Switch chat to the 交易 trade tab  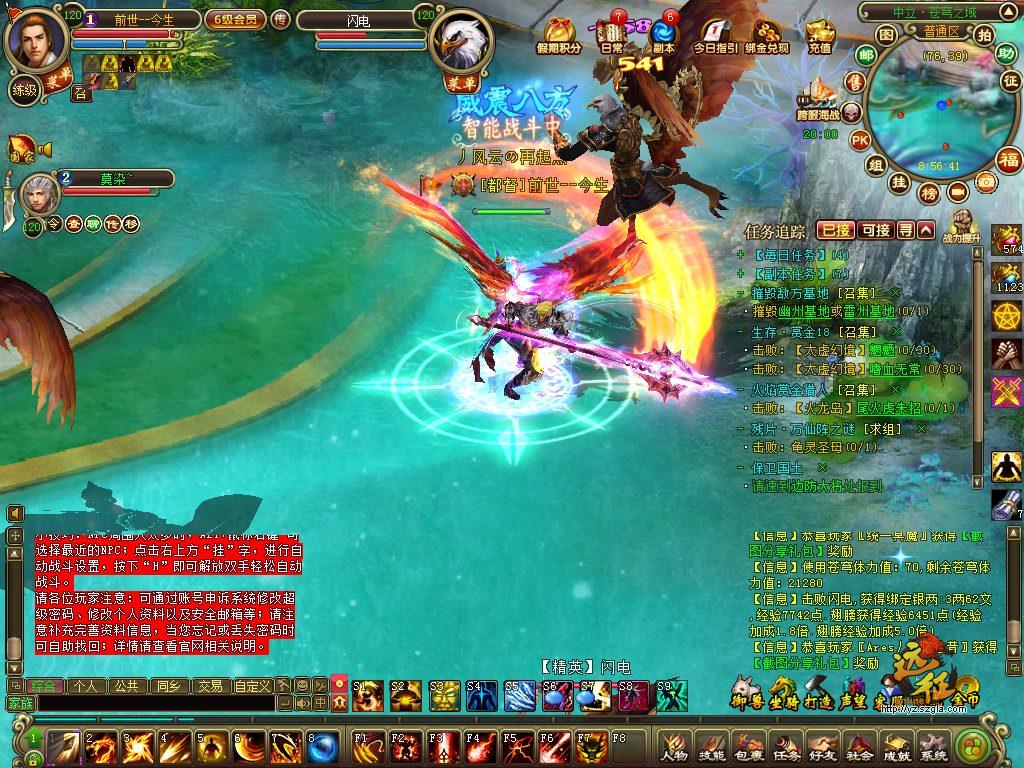[x=209, y=686]
